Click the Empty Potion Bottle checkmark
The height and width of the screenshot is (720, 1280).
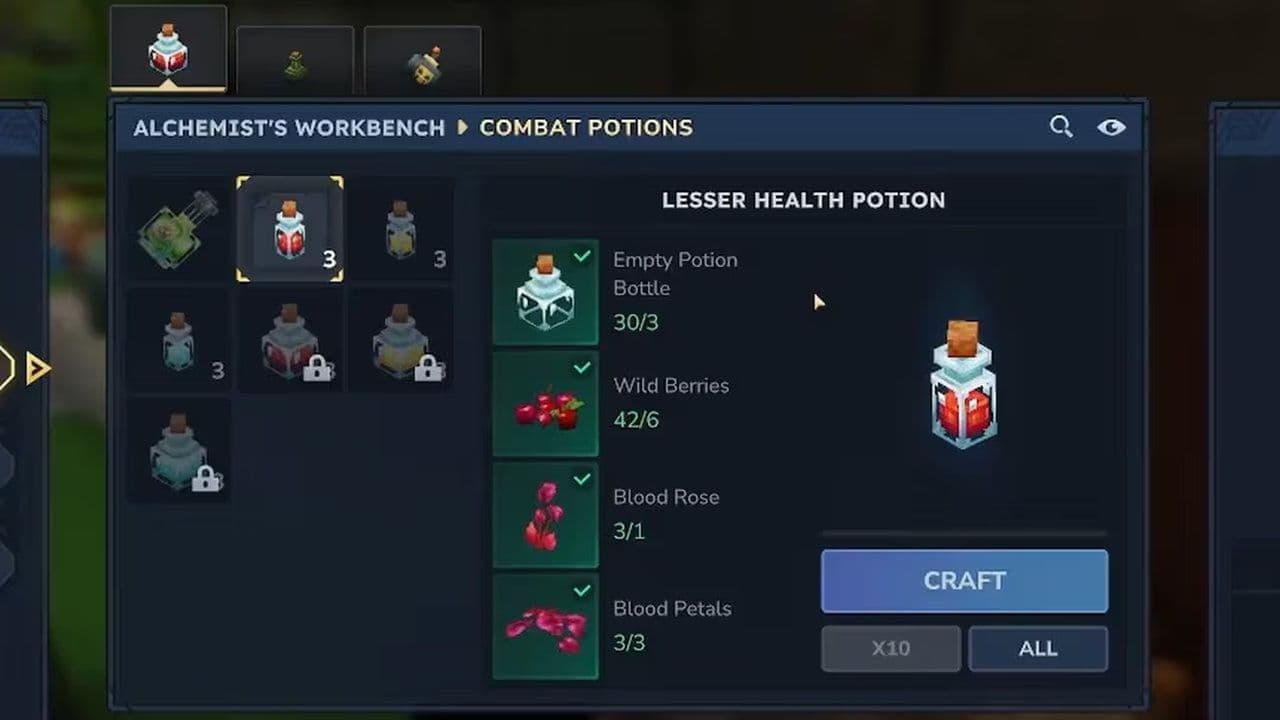581,256
